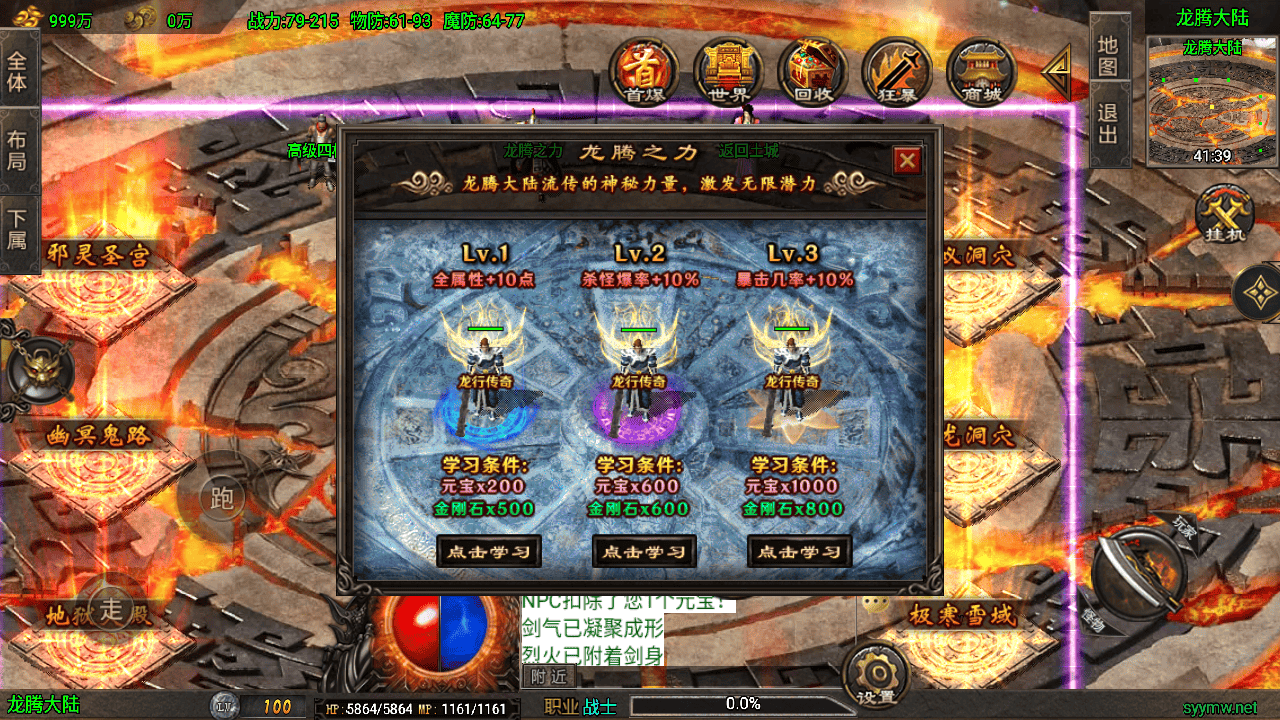Open the 世界 menu icon
The width and height of the screenshot is (1280, 720).
tap(728, 70)
